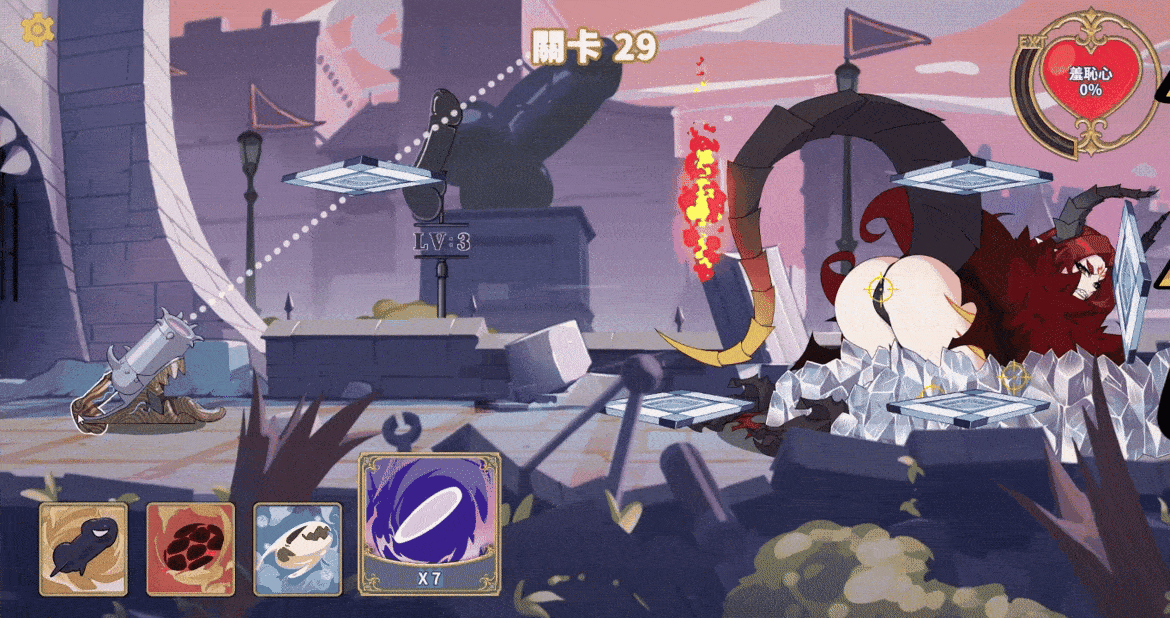Image resolution: width=1170 pixels, height=618 pixels.
Task: Pick the white swirl ammo card
Action: pyautogui.click(x=297, y=549)
